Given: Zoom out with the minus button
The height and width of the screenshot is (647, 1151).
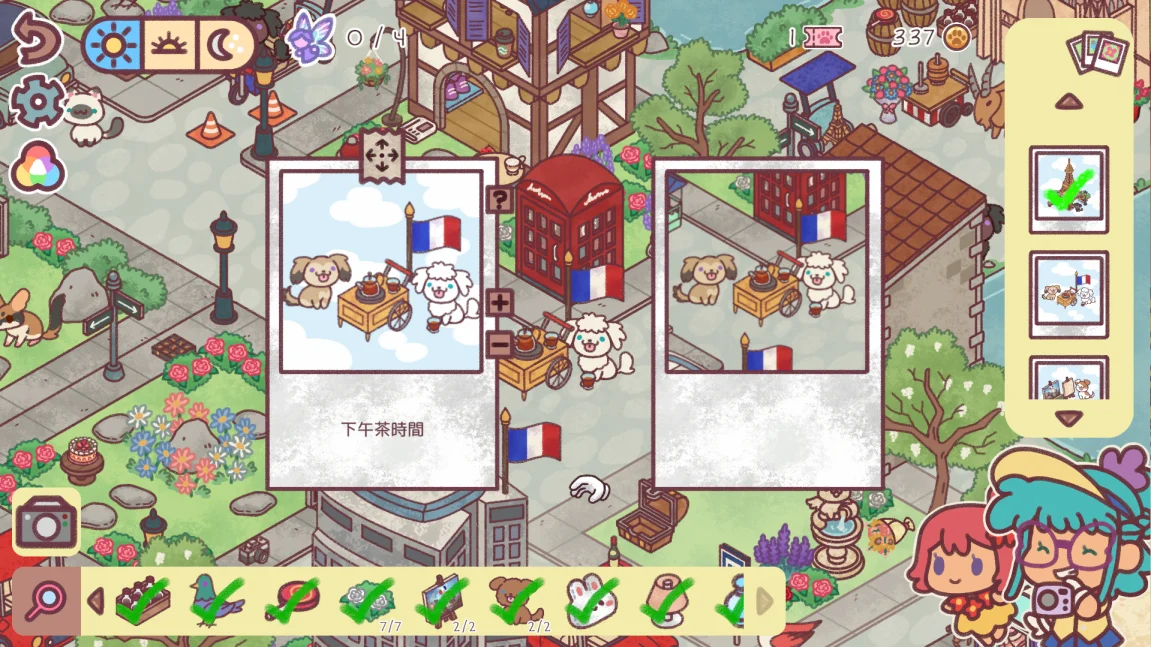Looking at the screenshot, I should click(500, 344).
